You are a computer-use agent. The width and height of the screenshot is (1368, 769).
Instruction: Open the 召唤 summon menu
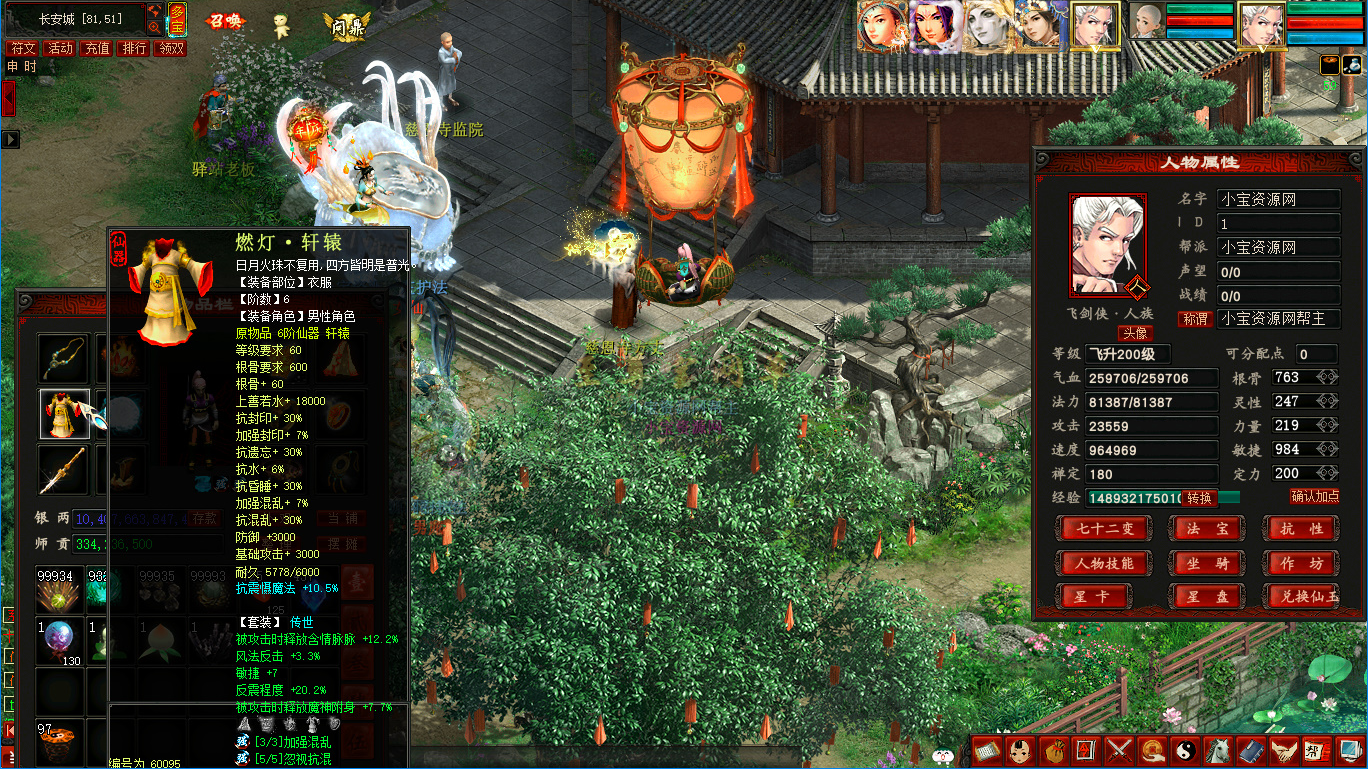[225, 21]
